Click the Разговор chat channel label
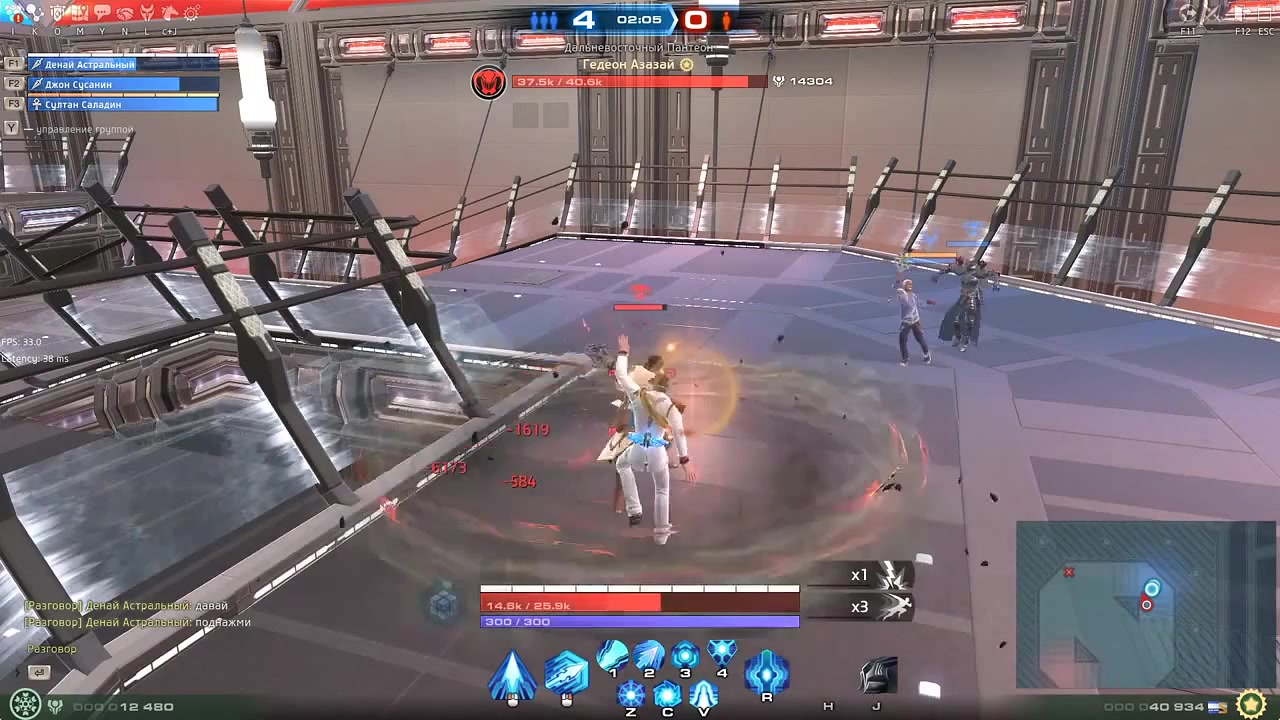The width and height of the screenshot is (1280, 720). [51, 649]
